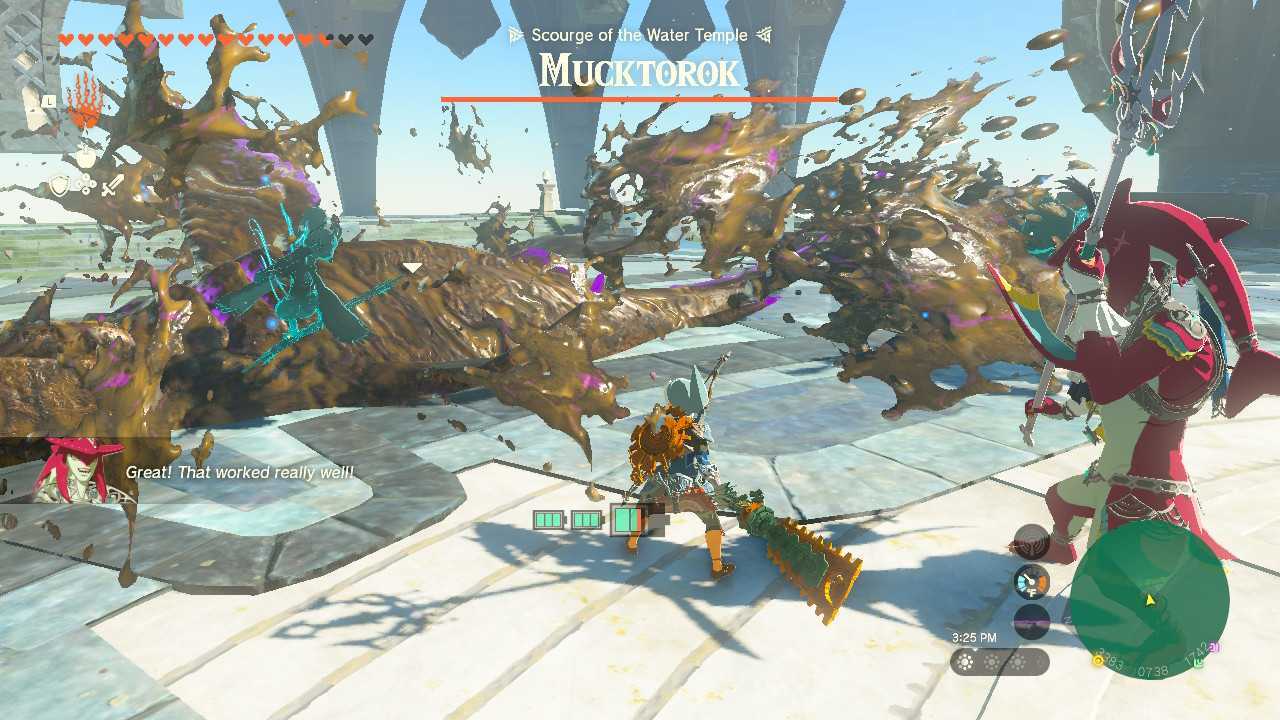Click the 3:25 PM time display
This screenshot has height=720, width=1280.
[975, 637]
